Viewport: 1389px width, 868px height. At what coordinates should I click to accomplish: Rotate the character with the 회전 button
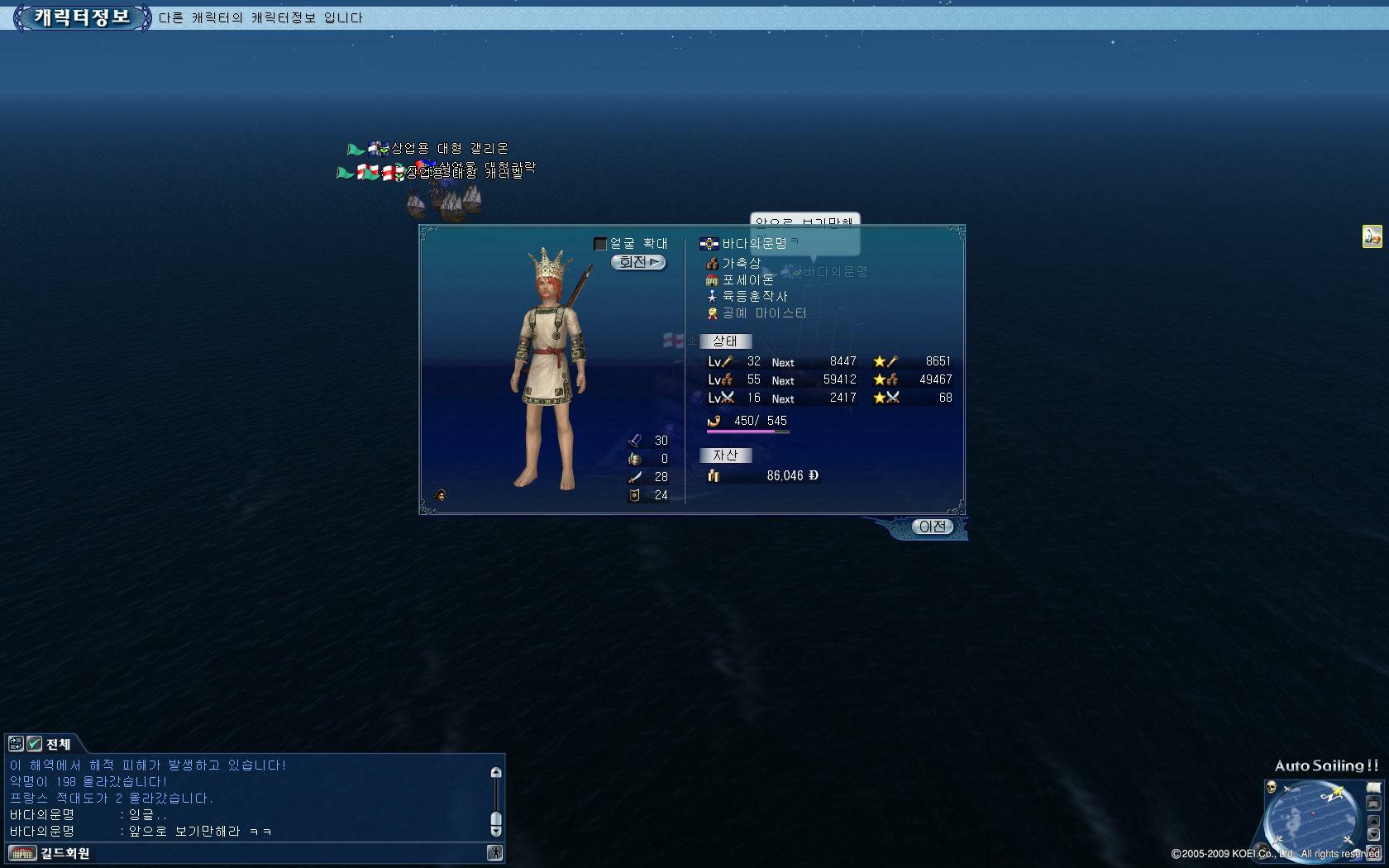click(638, 262)
